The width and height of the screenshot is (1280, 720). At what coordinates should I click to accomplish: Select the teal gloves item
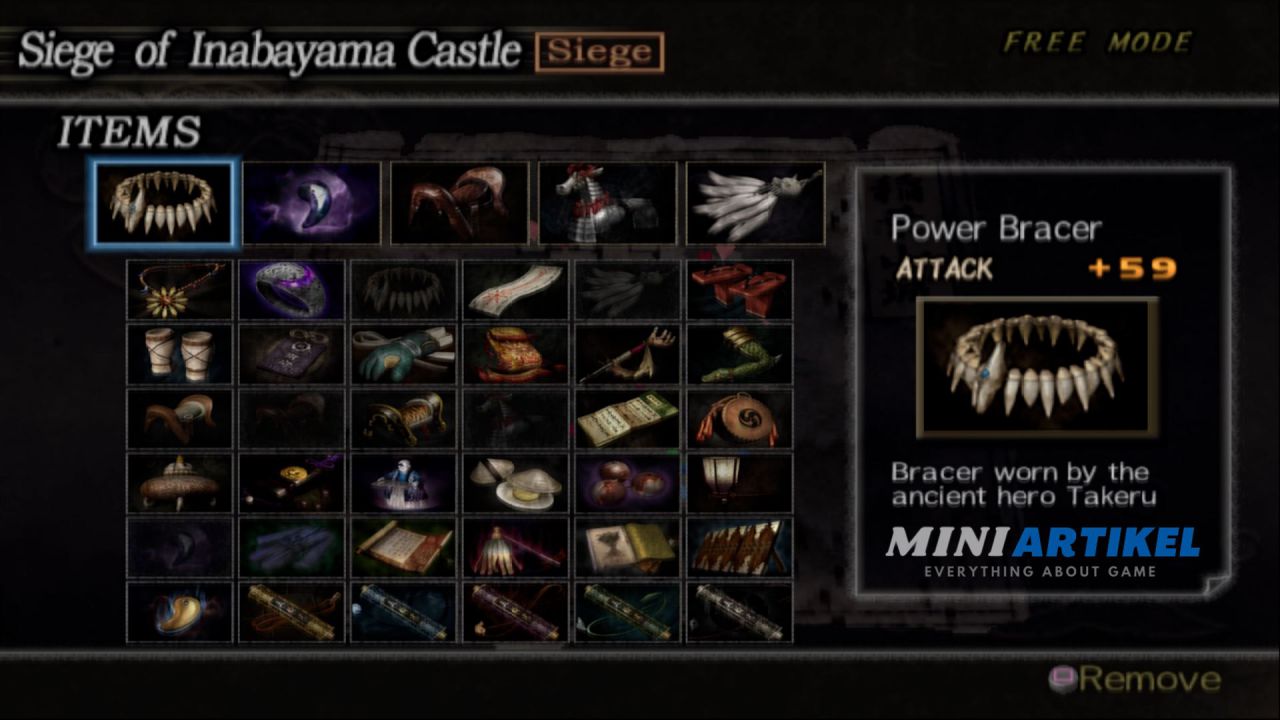(x=402, y=354)
